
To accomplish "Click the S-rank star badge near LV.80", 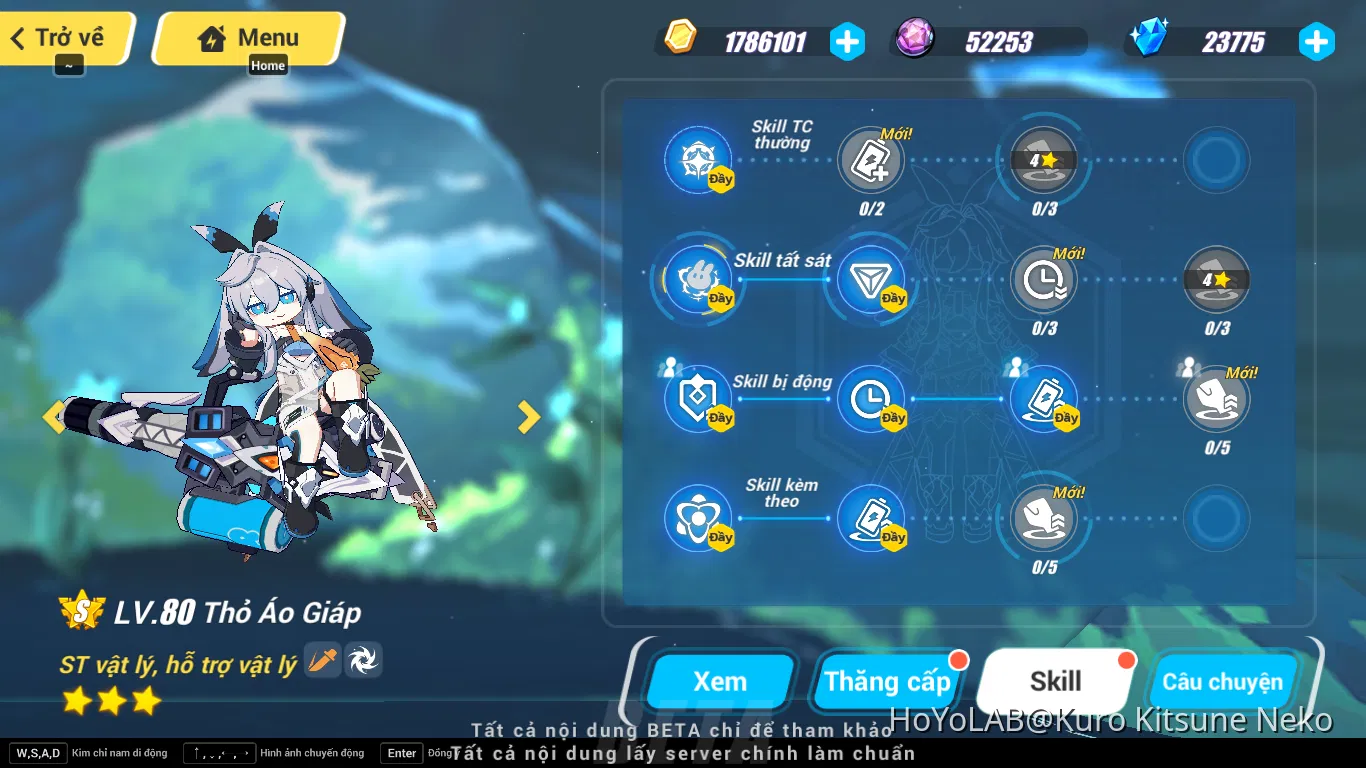I will click(82, 611).
